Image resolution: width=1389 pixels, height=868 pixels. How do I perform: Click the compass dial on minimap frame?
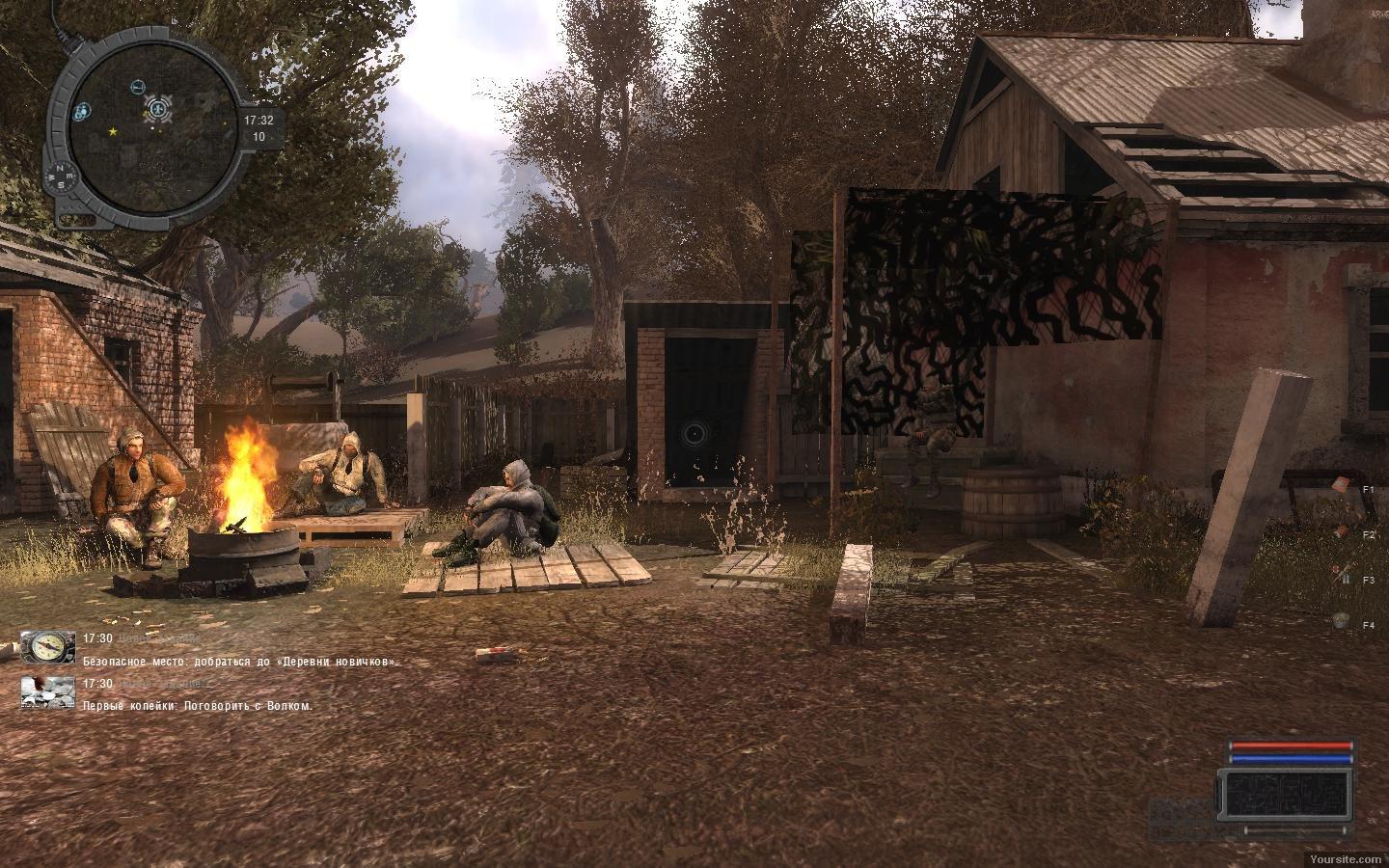[60, 176]
